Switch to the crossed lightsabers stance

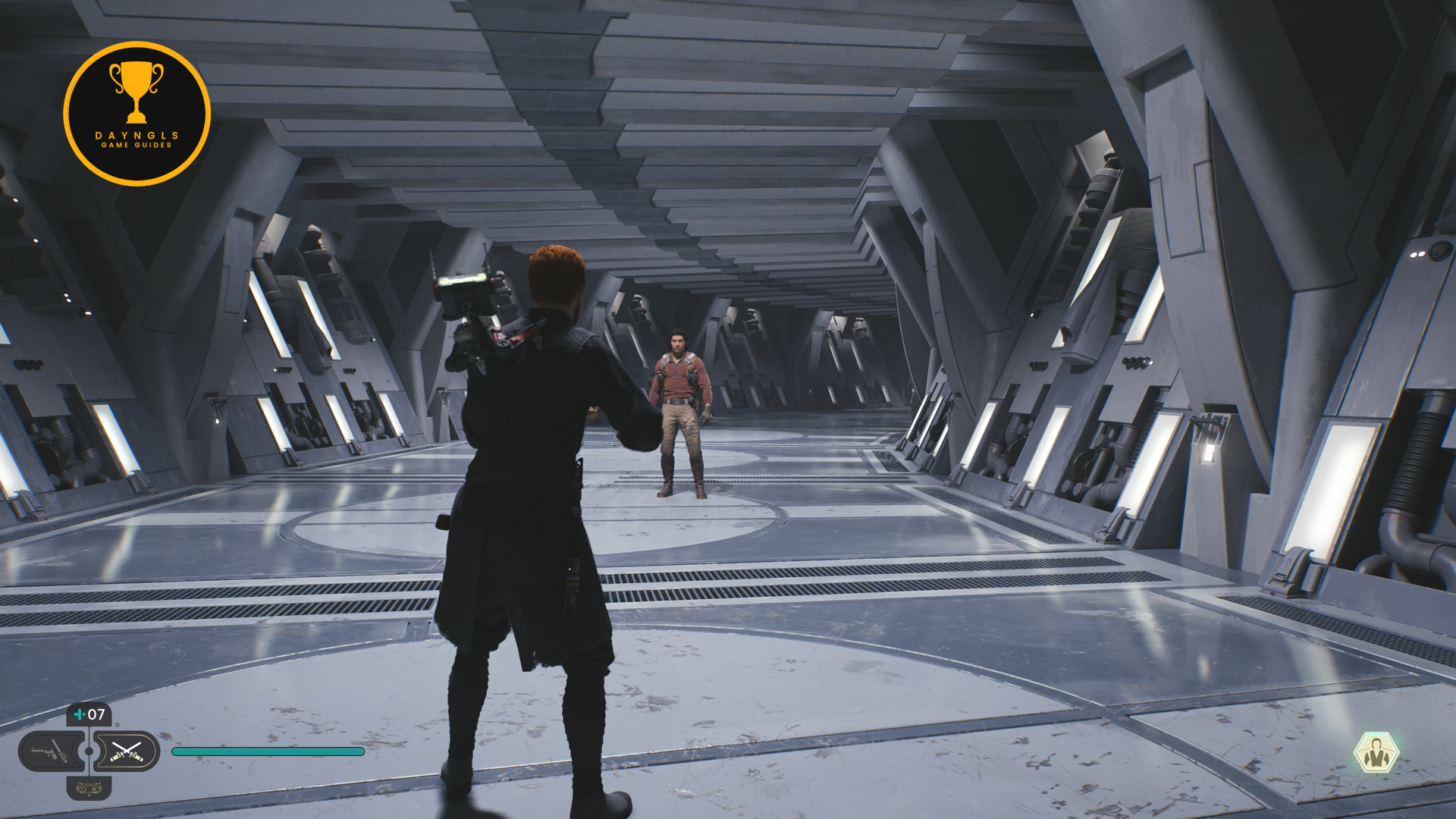tap(127, 752)
